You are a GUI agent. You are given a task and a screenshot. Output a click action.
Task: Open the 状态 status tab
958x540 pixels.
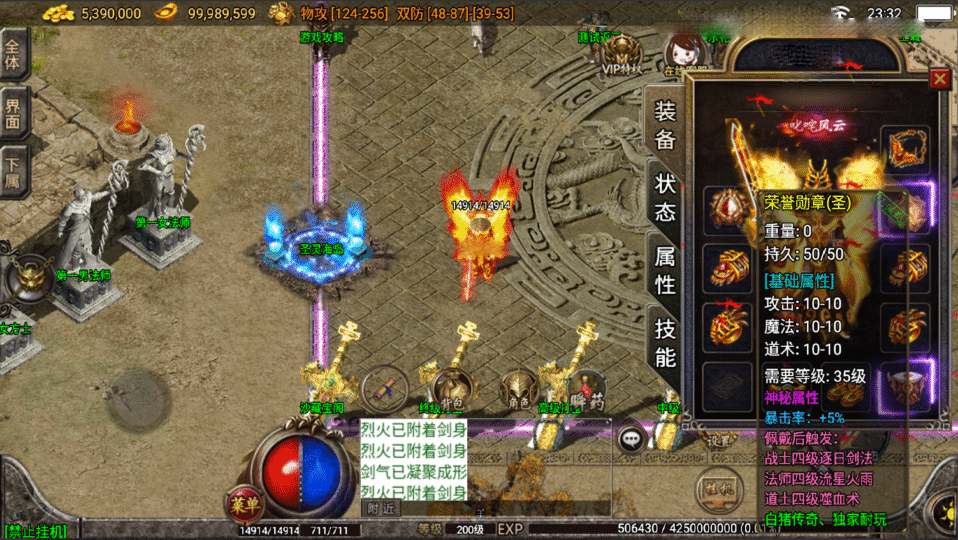point(665,198)
